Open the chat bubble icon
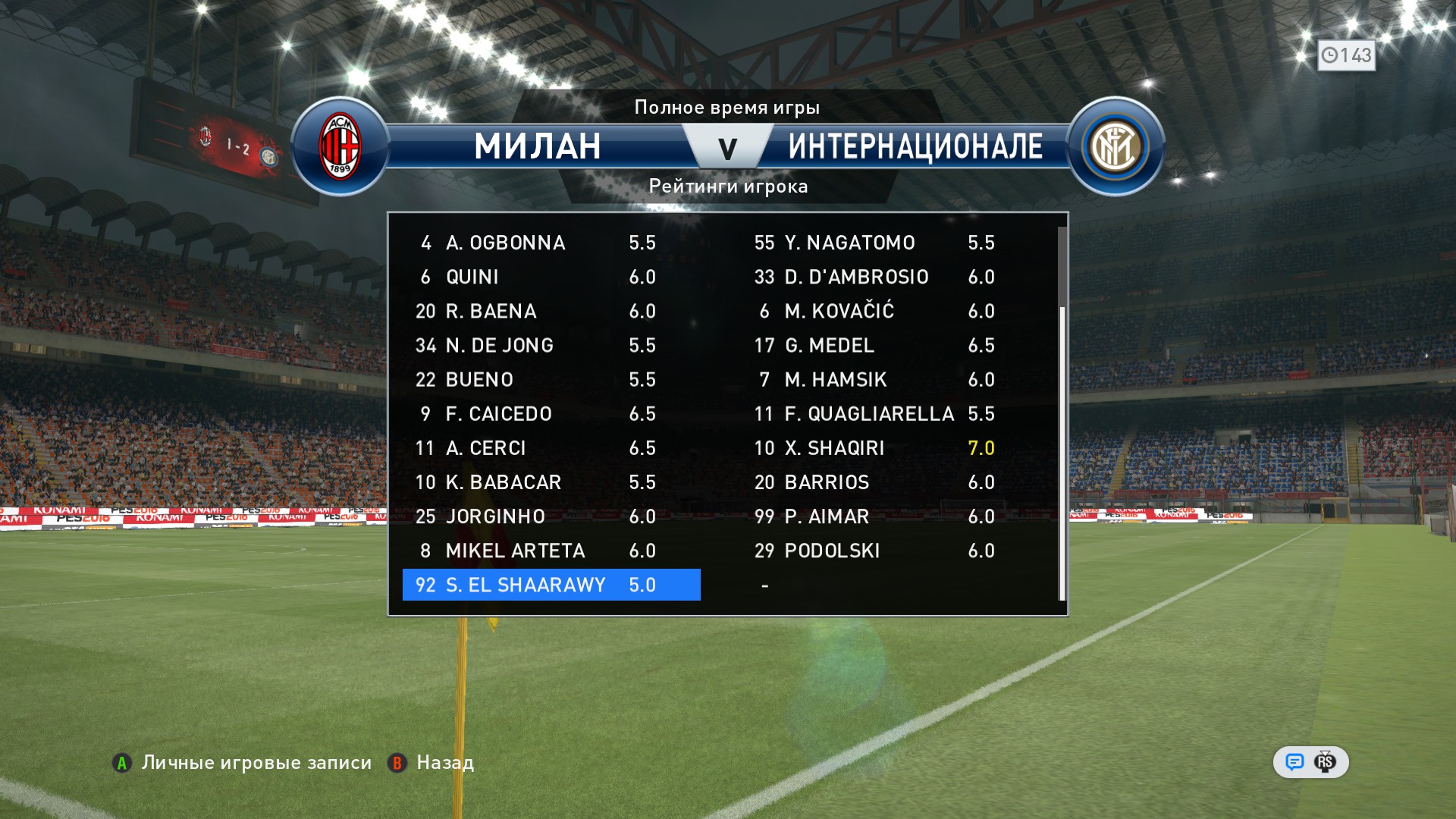Screen dimensions: 1456x819 (1294, 762)
